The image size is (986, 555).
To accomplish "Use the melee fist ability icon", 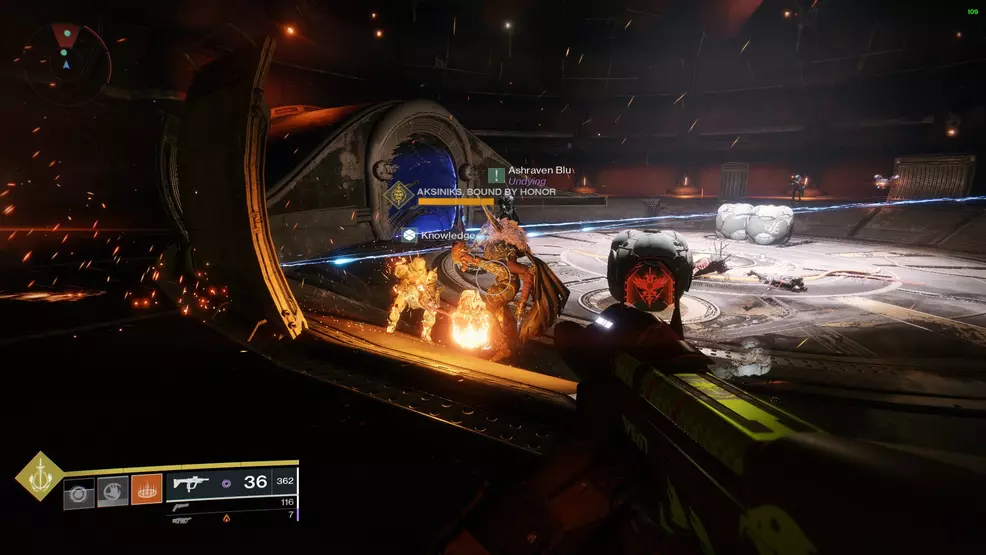I will coord(112,492).
